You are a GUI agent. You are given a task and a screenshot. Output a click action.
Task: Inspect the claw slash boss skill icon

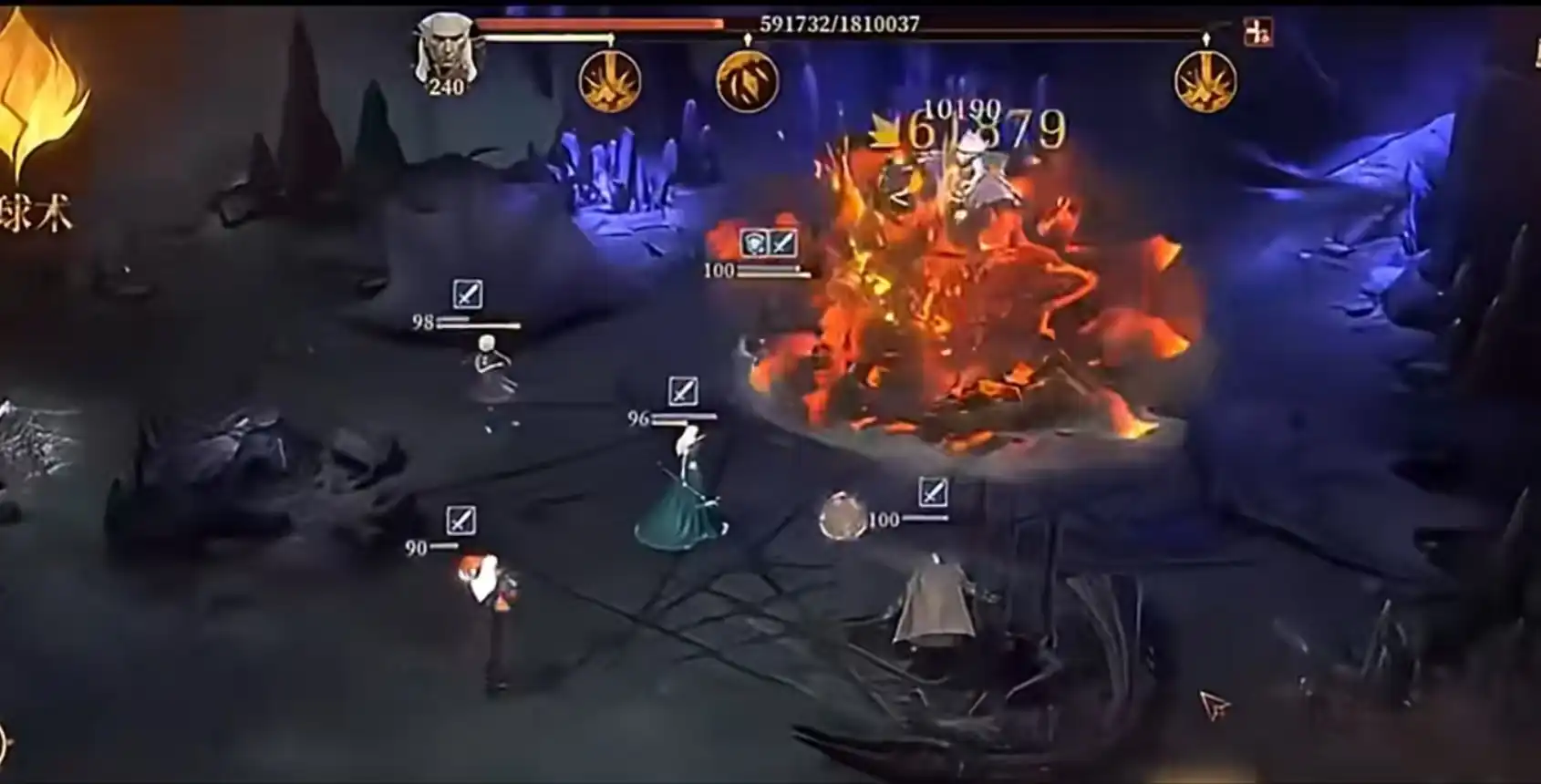point(747,81)
